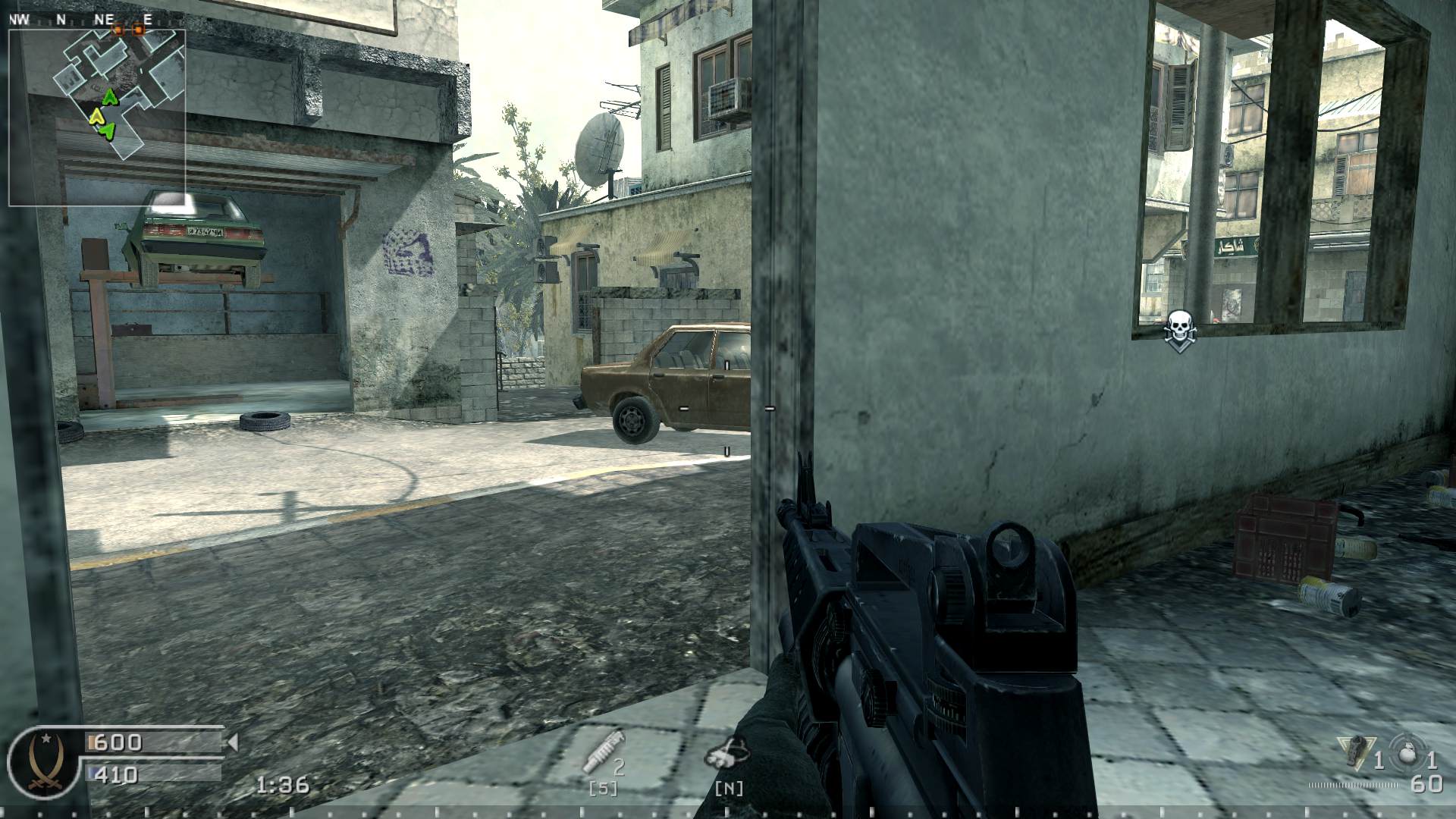Click the grenade crosshair icon beside the 60 ammo

pyautogui.click(x=1406, y=751)
